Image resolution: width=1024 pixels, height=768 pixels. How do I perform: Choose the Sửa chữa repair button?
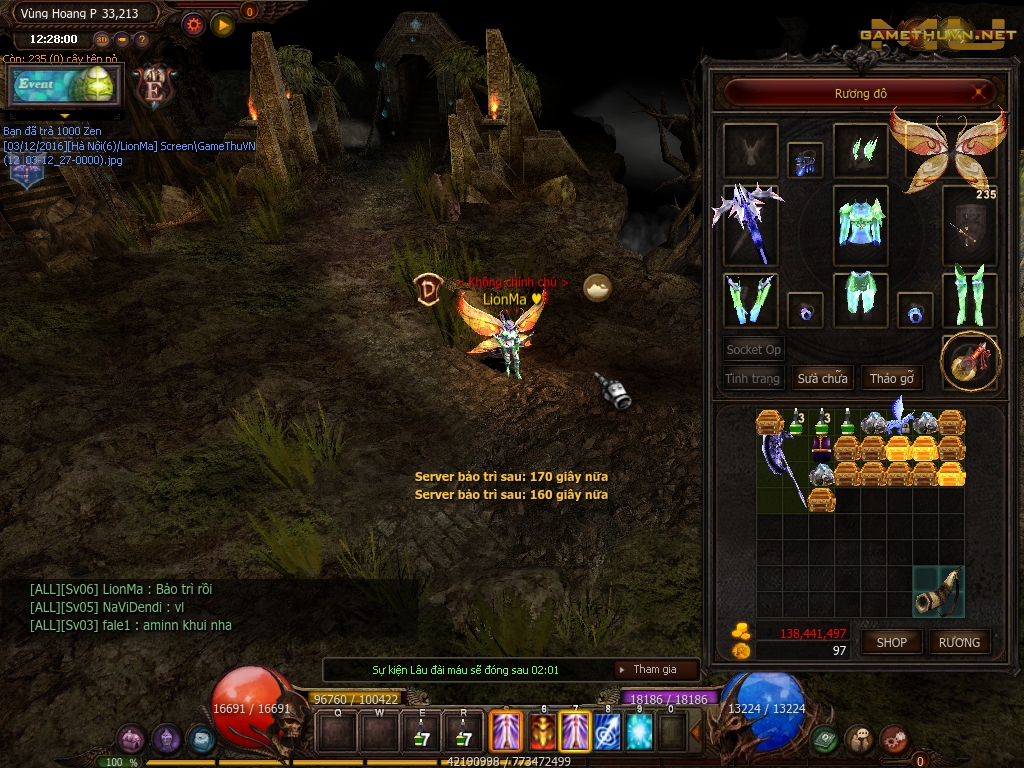[x=822, y=379]
